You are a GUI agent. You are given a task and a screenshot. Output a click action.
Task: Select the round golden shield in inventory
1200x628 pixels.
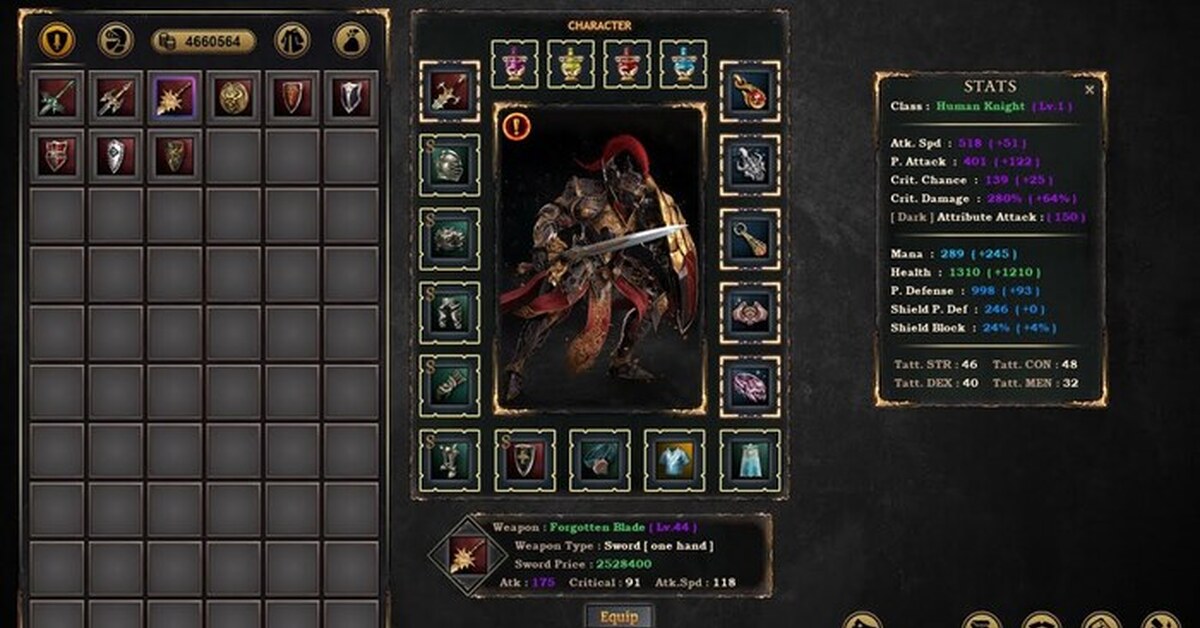tap(234, 97)
